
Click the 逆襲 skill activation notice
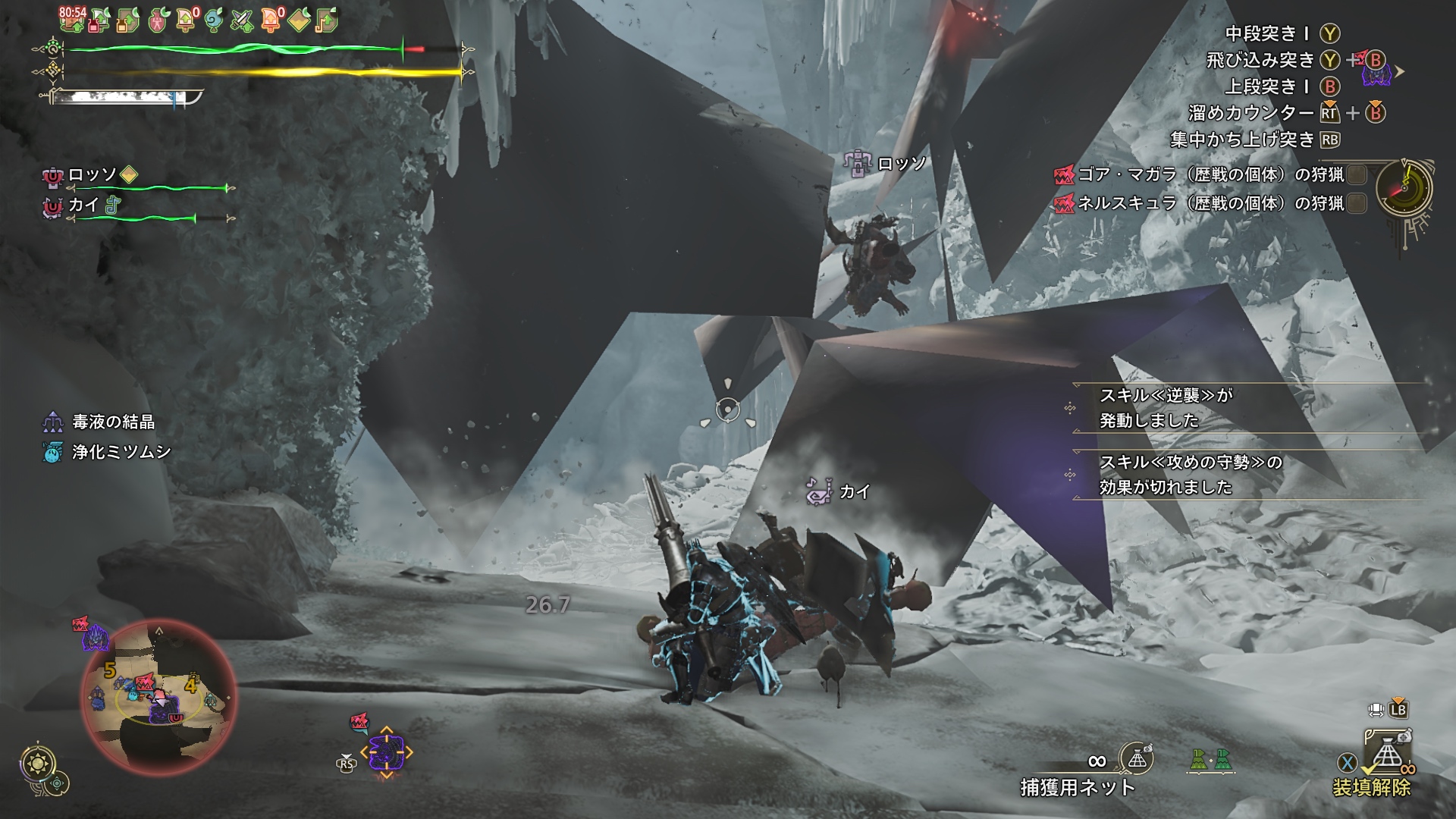1166,407
